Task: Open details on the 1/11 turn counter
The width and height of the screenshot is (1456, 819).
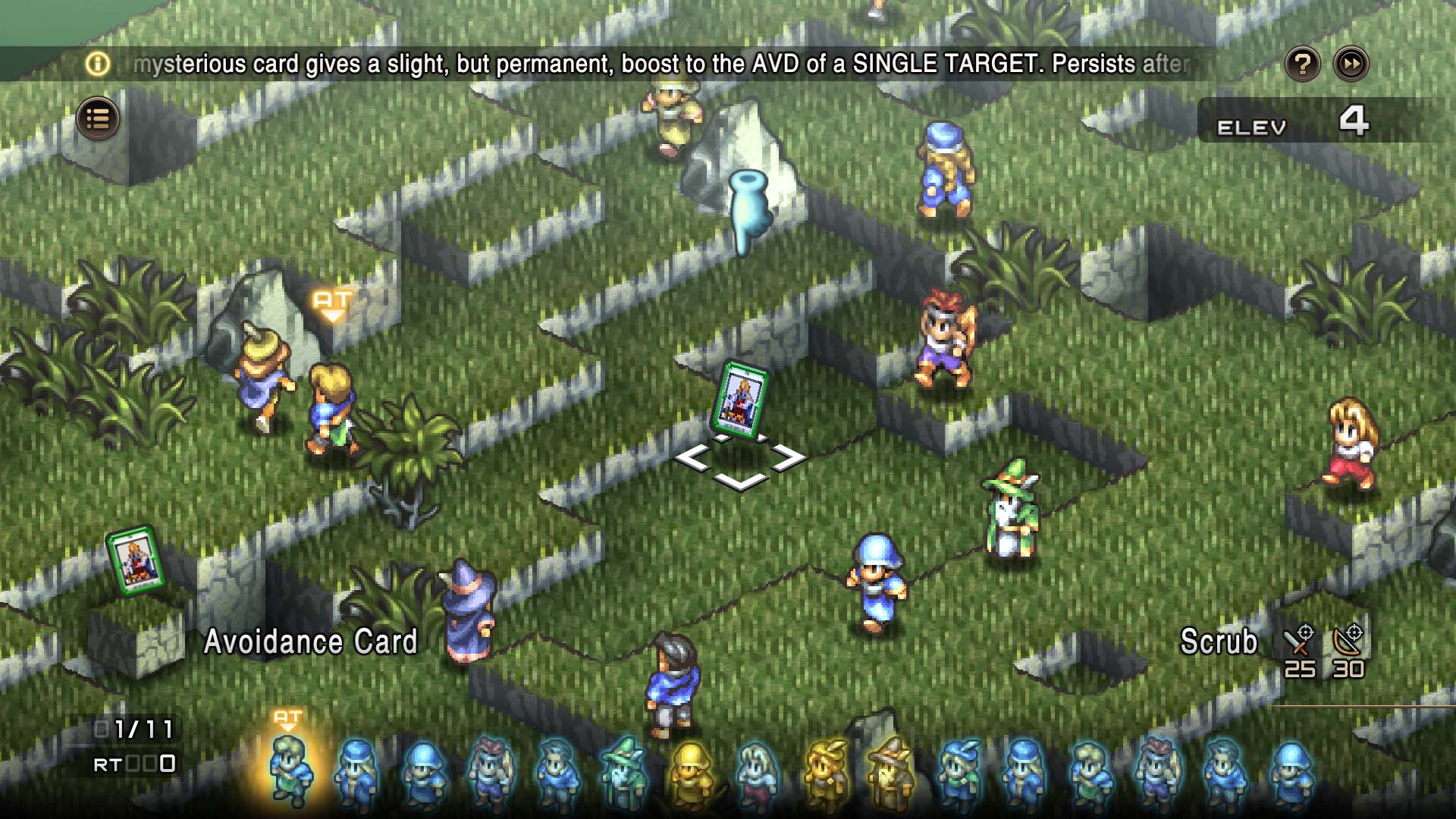Action: point(133,730)
